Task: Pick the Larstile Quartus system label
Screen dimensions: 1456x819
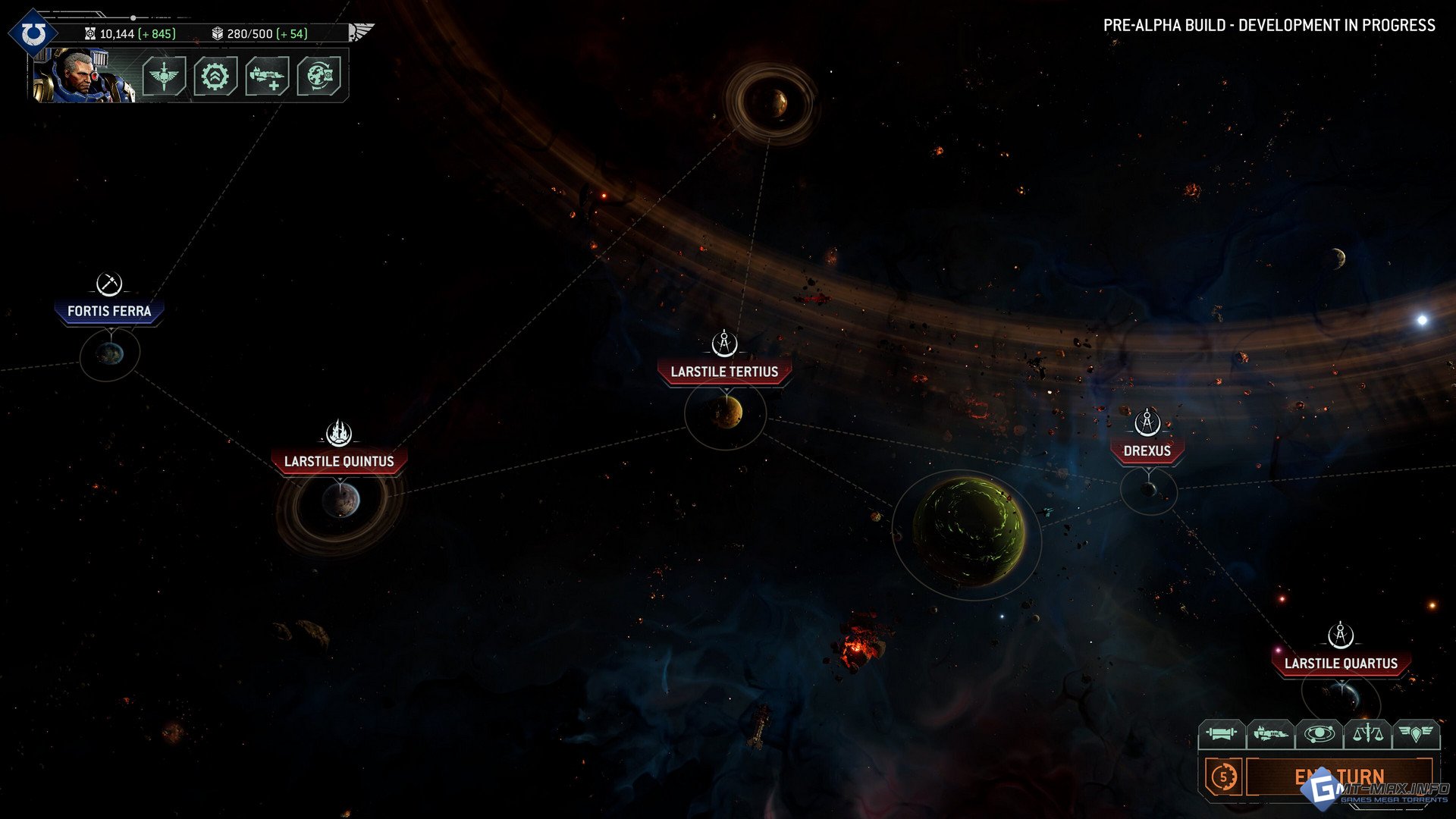Action: (x=1341, y=664)
